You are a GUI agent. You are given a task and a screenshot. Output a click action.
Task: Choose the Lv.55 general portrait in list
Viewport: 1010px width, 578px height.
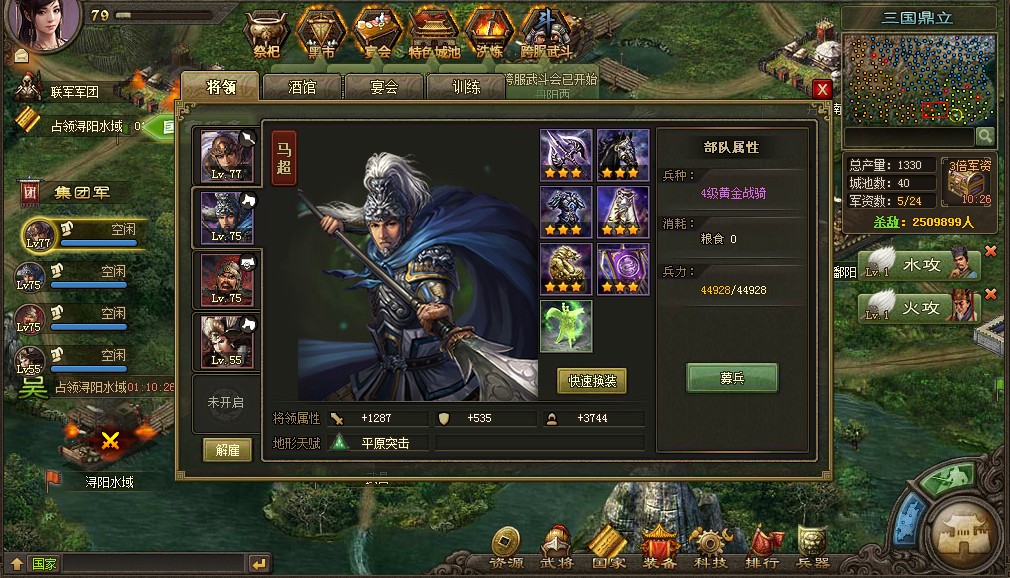pyautogui.click(x=227, y=341)
